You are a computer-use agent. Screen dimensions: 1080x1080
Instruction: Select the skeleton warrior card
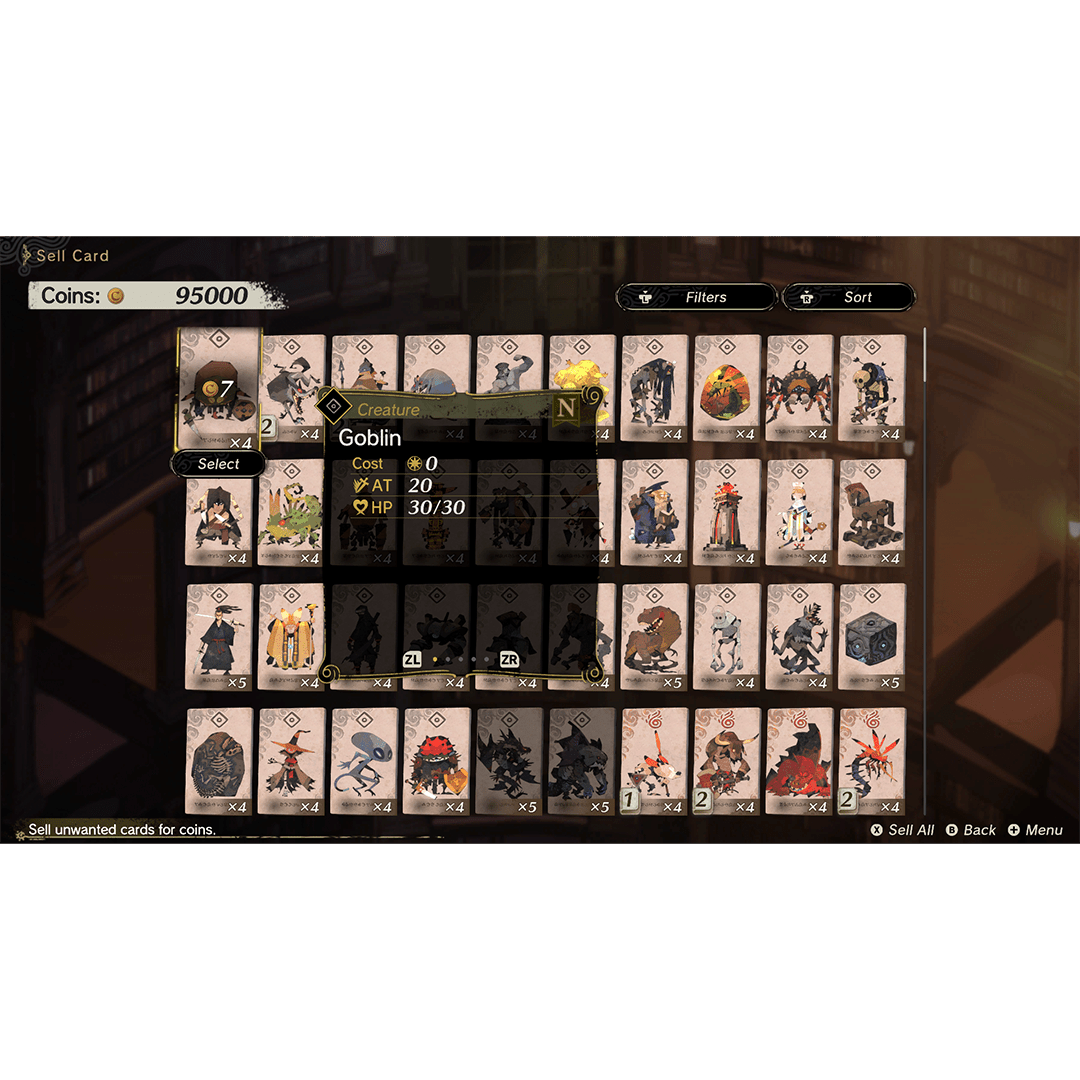click(872, 388)
